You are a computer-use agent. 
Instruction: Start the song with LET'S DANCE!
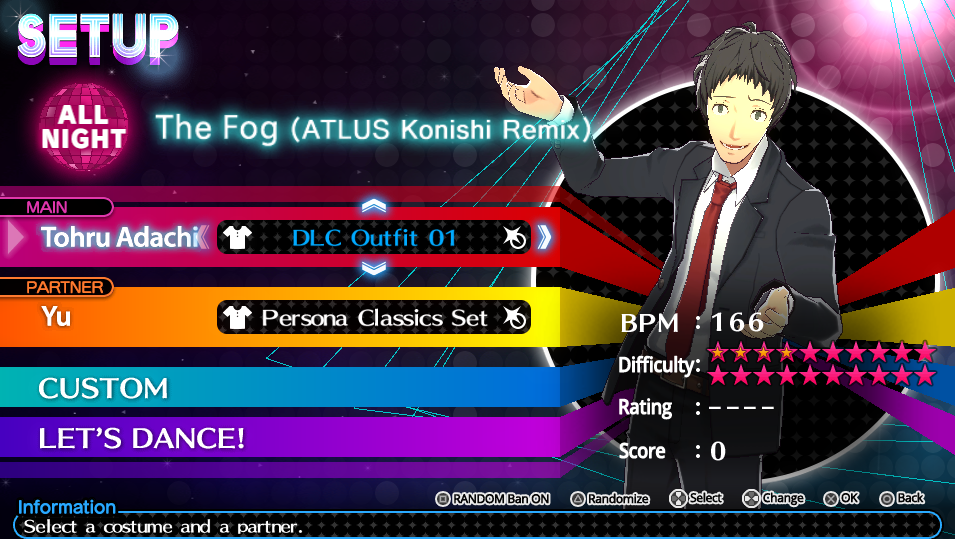(141, 438)
